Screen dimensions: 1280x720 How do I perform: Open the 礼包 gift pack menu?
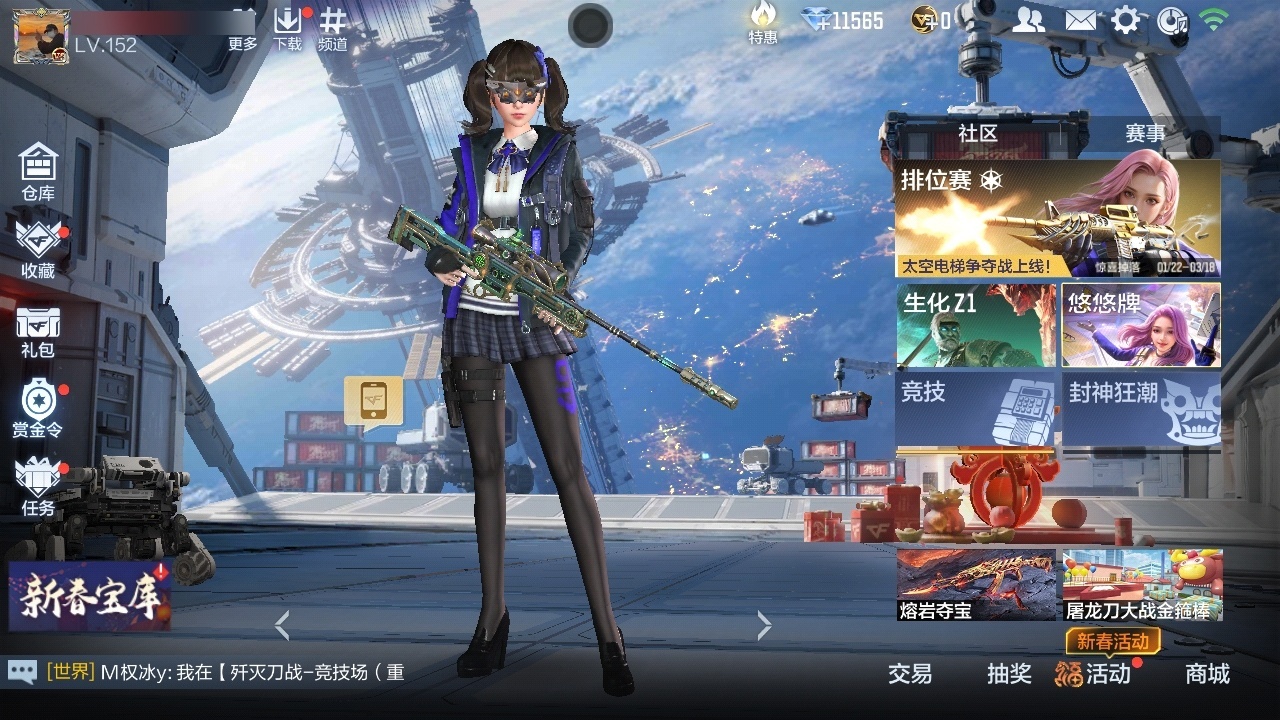38,332
